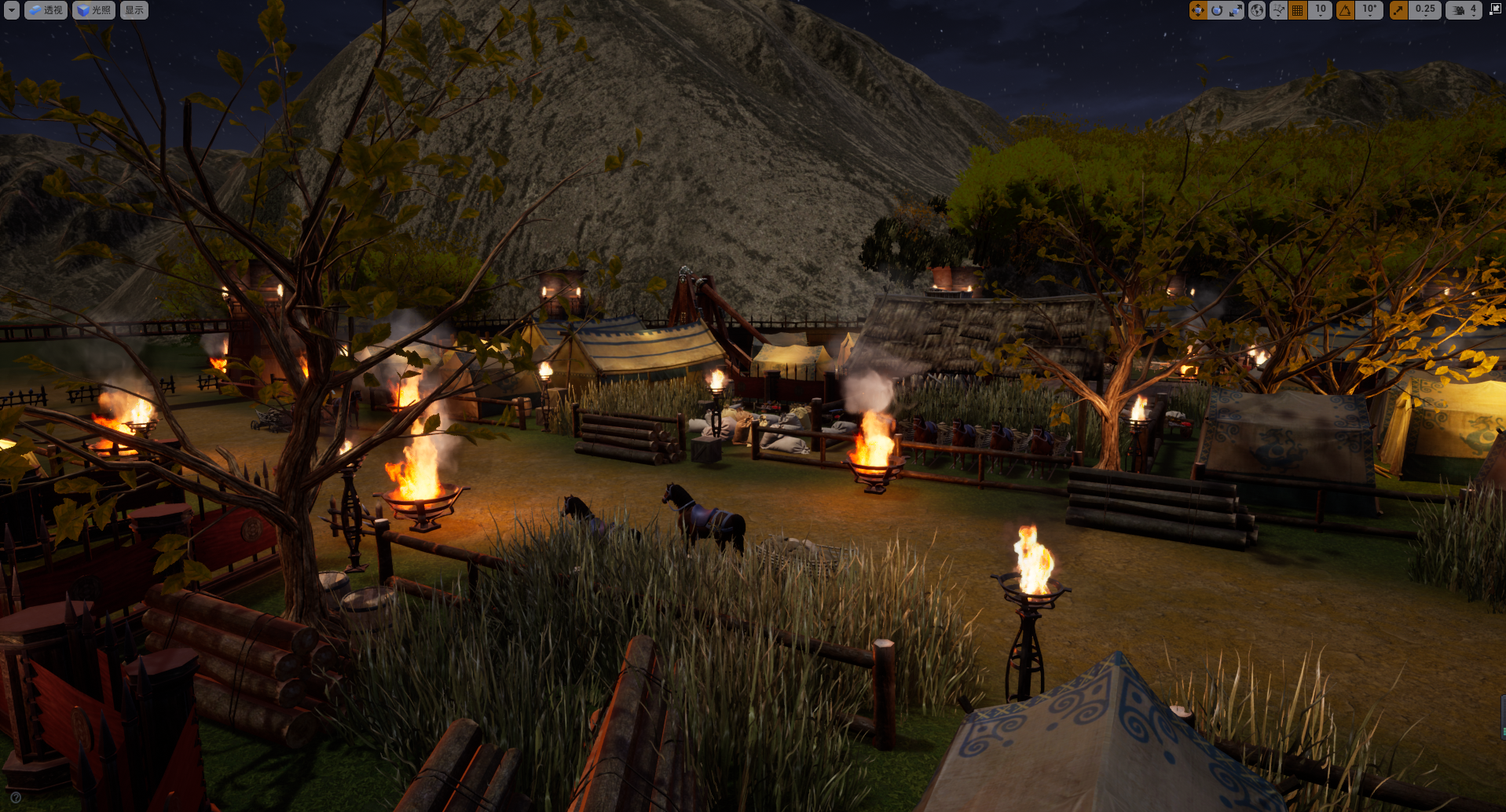
Task: Toggle rotation angle snapping
Action: click(1346, 10)
